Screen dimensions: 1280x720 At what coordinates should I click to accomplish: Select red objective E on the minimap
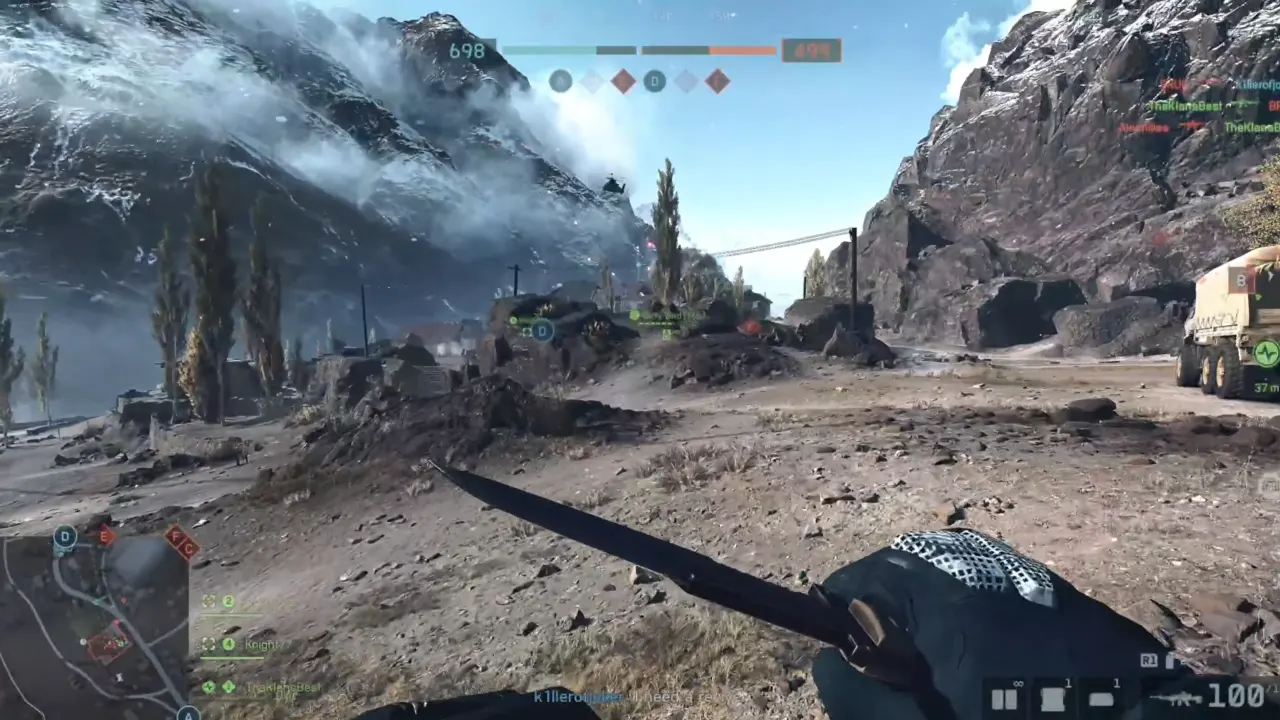(106, 536)
